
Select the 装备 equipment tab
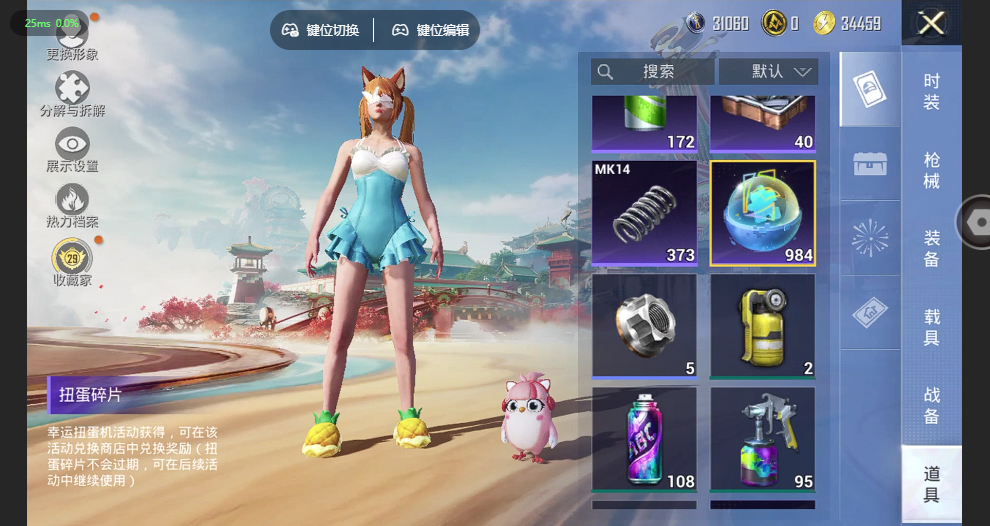pos(931,248)
